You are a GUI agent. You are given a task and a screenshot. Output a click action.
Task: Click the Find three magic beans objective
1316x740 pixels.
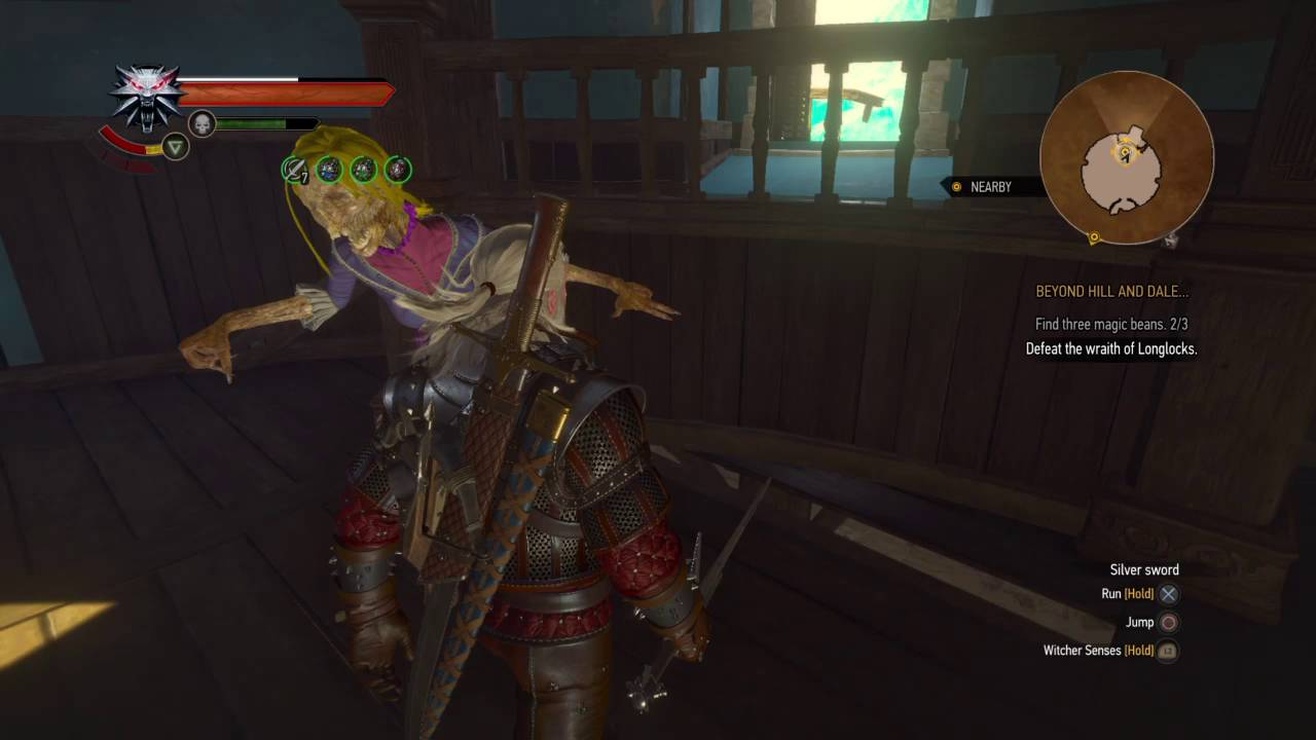[1111, 324]
